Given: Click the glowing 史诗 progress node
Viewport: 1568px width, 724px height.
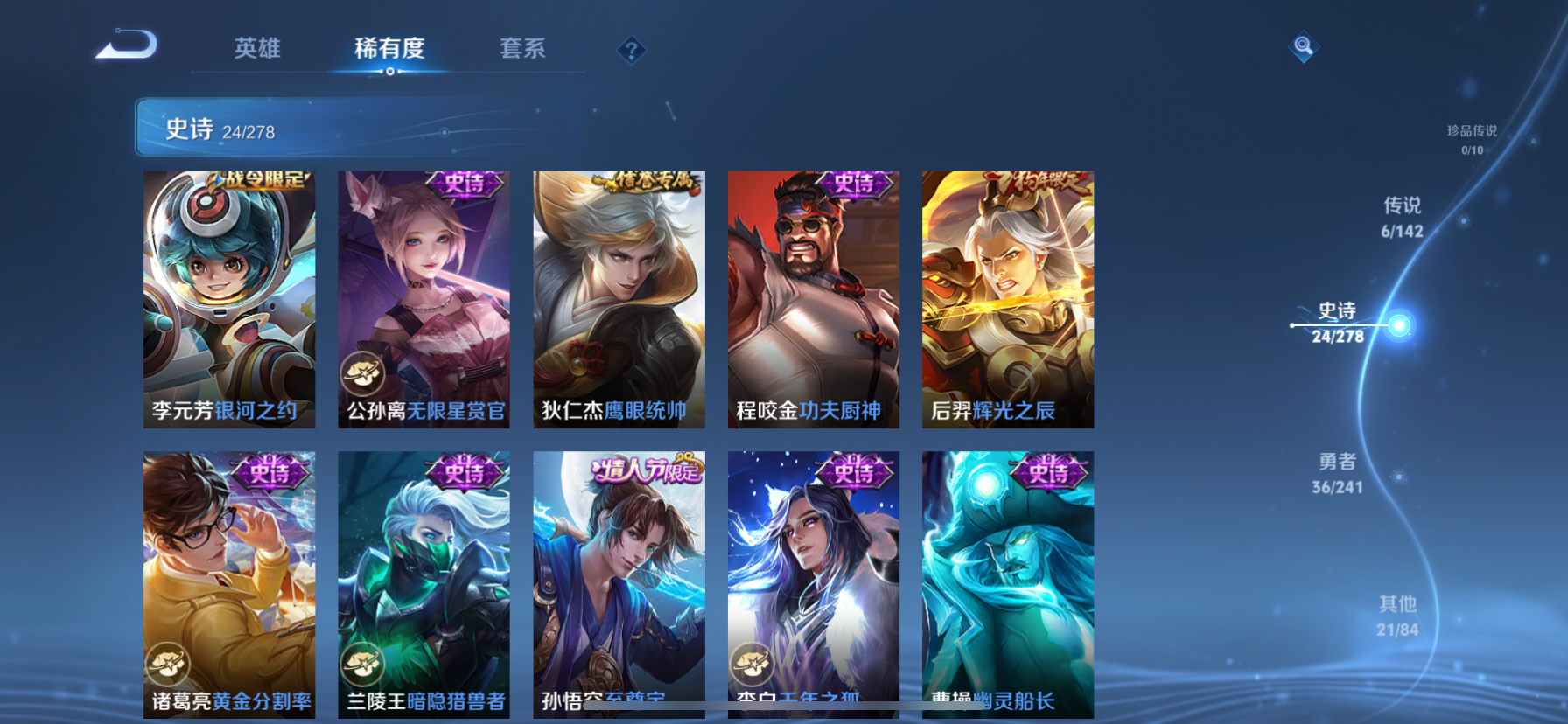Looking at the screenshot, I should [1401, 326].
